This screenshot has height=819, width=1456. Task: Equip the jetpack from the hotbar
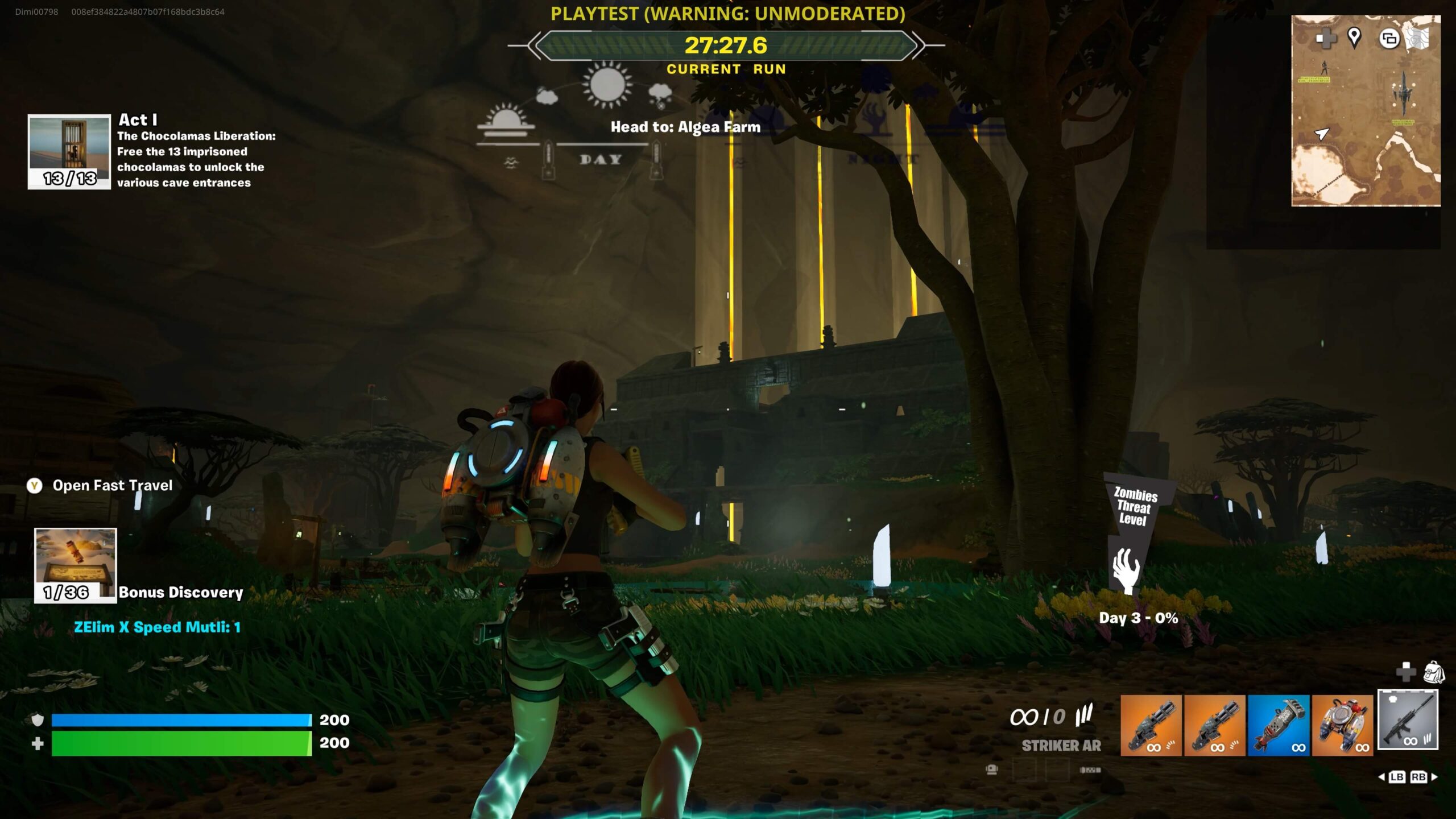tap(1342, 725)
